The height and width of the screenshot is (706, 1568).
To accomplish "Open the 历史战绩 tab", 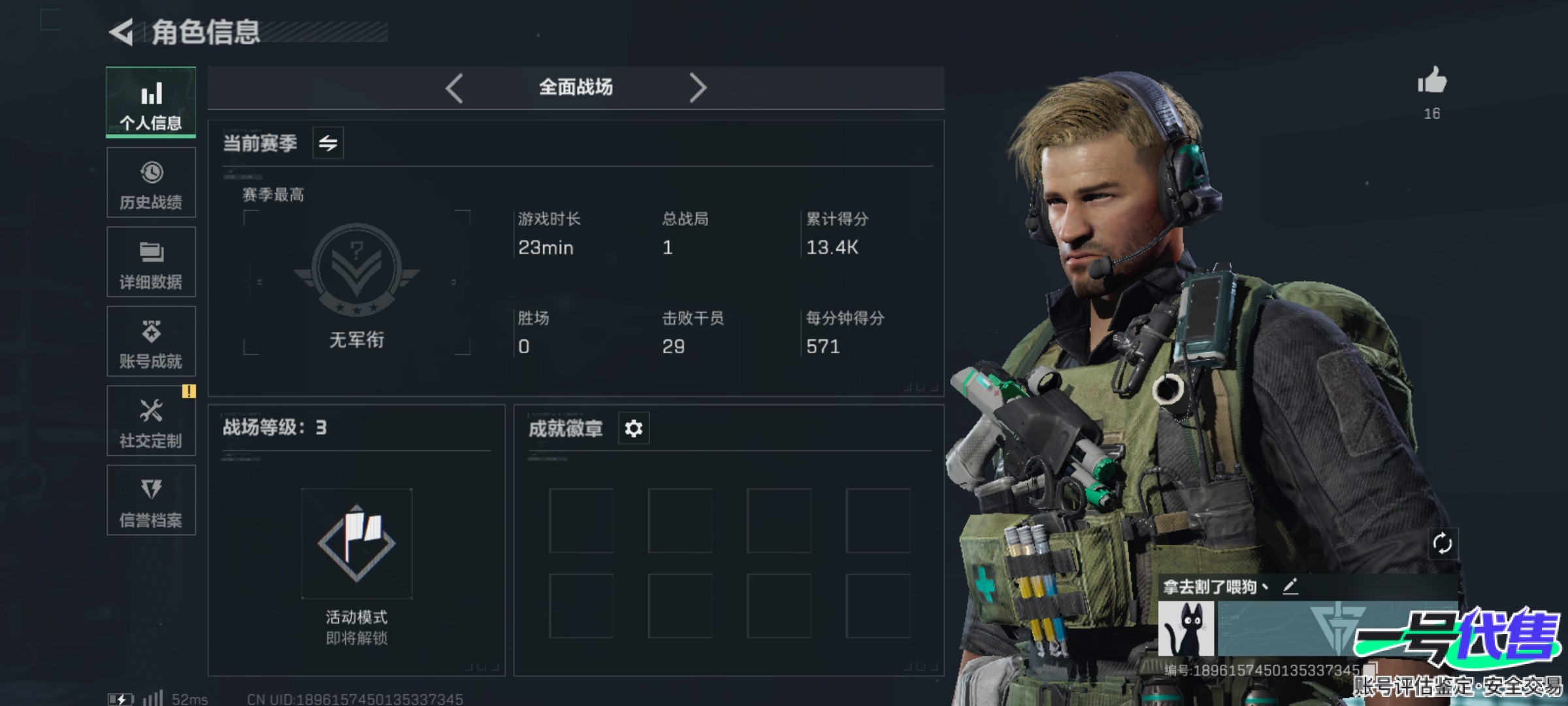I will pos(151,182).
